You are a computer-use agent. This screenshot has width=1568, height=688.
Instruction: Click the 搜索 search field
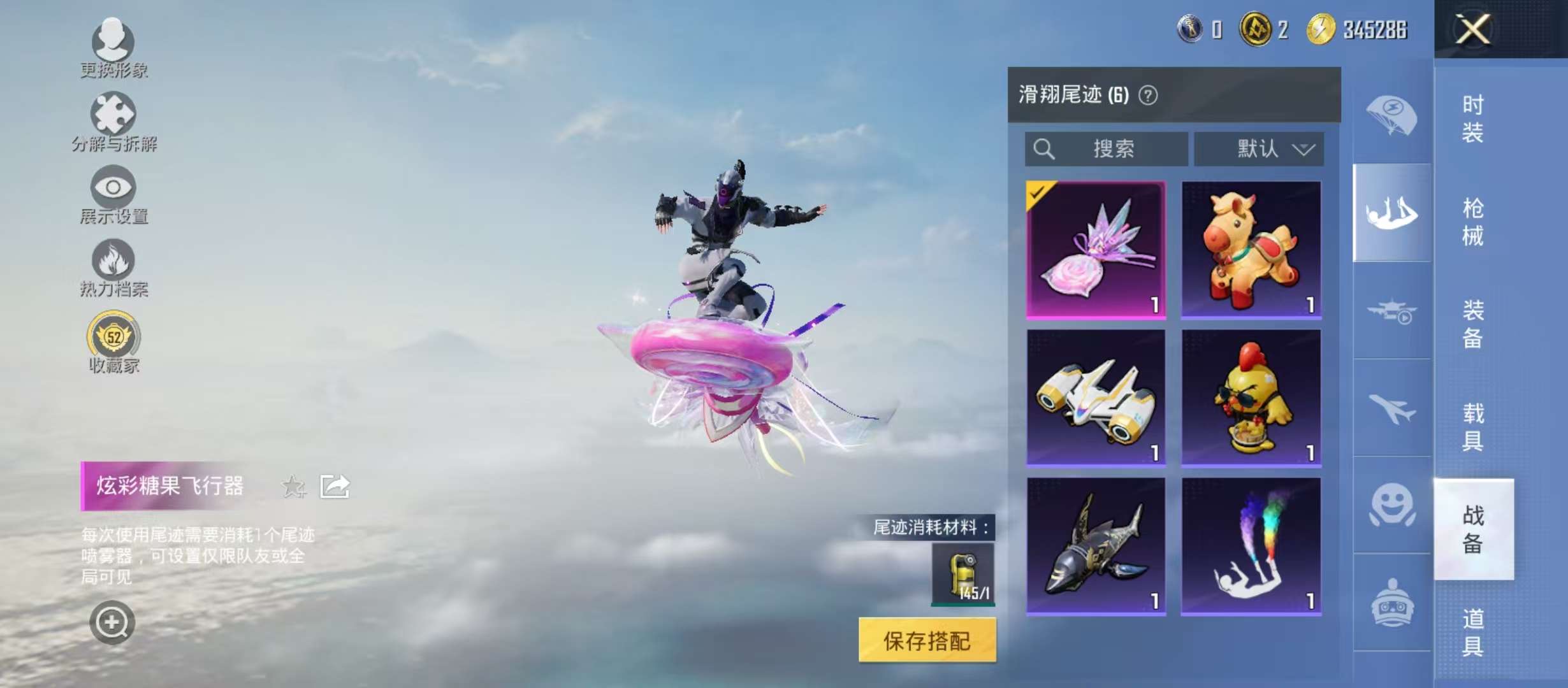1107,149
